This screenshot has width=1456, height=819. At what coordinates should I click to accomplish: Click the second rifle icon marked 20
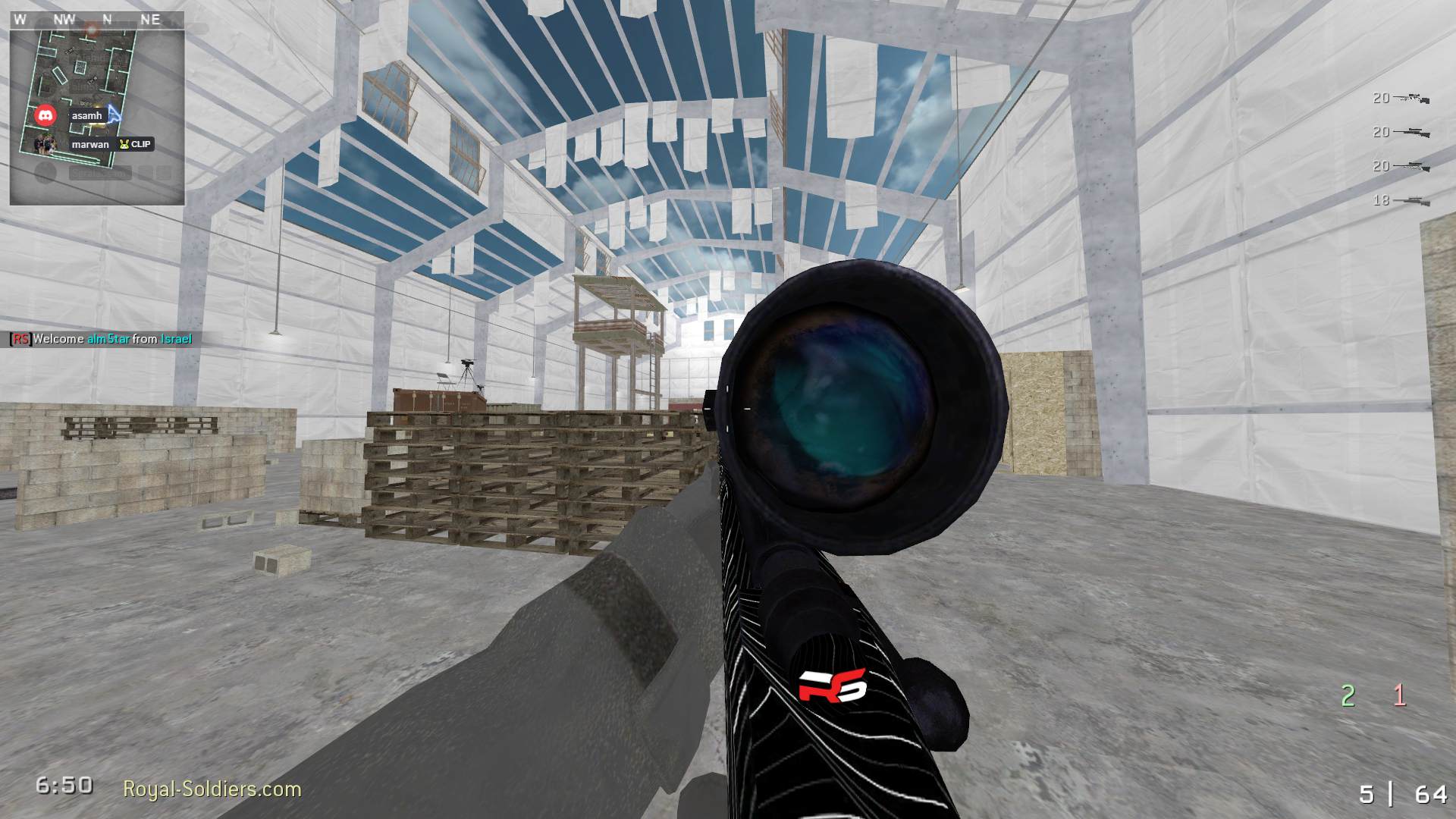coord(1412,133)
